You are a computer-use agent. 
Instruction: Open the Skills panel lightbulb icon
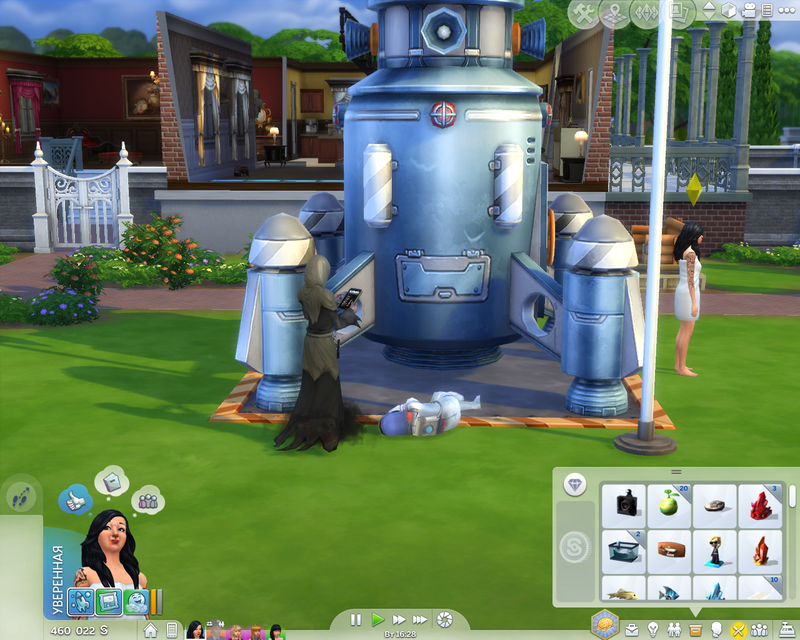click(652, 630)
